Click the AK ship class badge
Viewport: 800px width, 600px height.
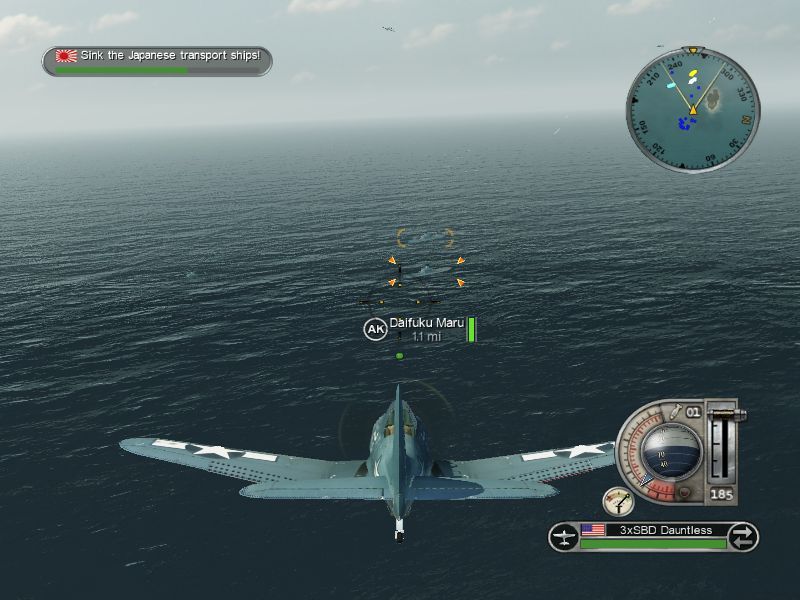pyautogui.click(x=375, y=329)
